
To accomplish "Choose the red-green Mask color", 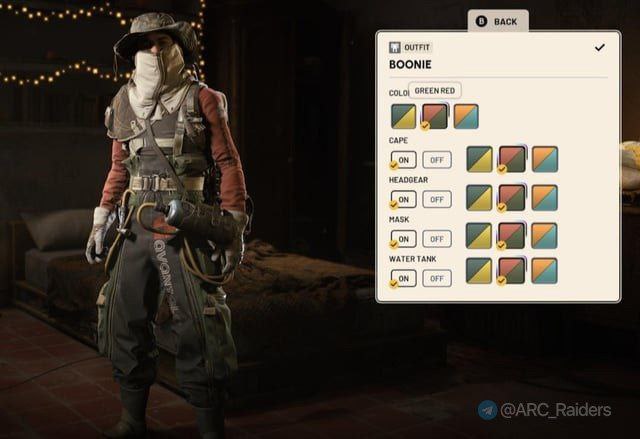I will (x=512, y=236).
